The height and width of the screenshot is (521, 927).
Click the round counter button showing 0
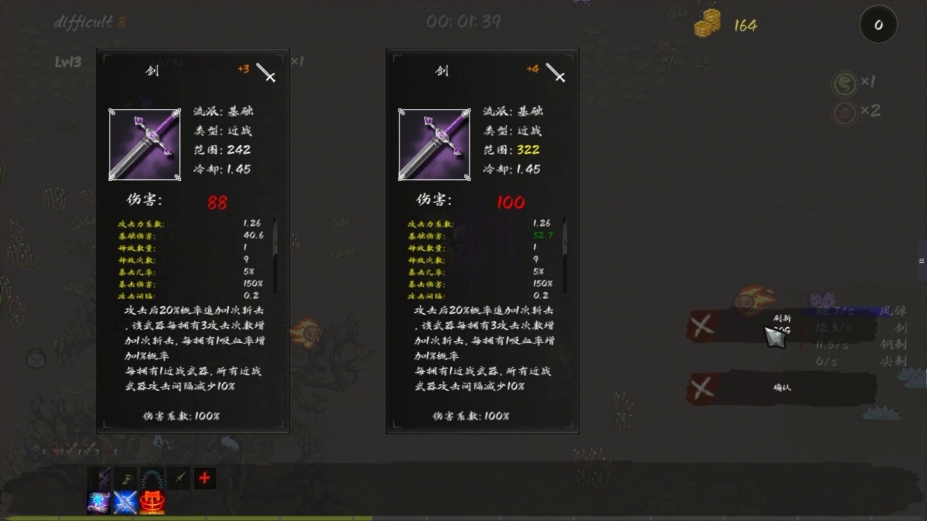[878, 25]
